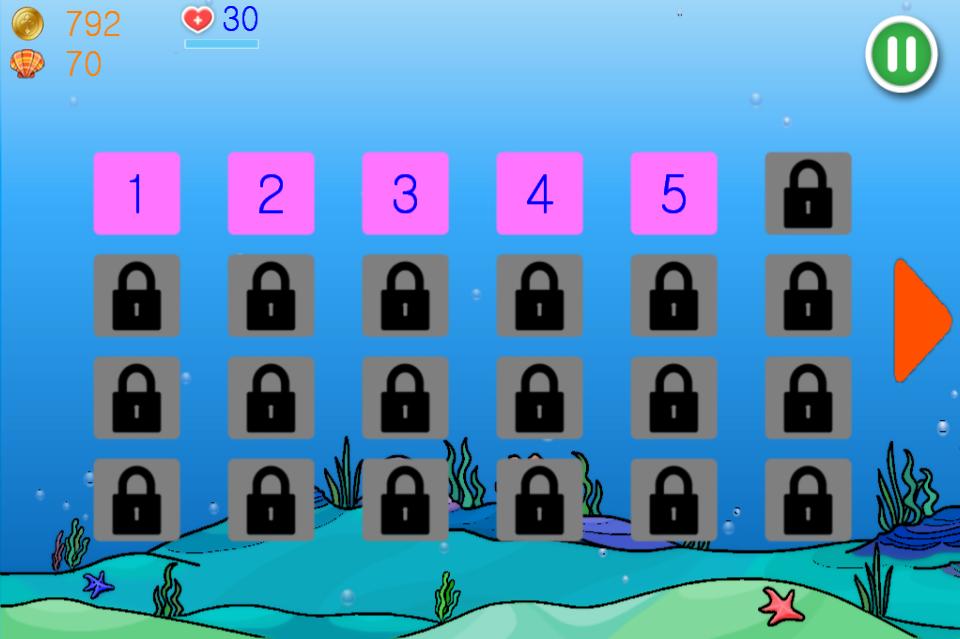Tap the heart with plus icon
The width and height of the screenshot is (960, 639).
point(198,19)
